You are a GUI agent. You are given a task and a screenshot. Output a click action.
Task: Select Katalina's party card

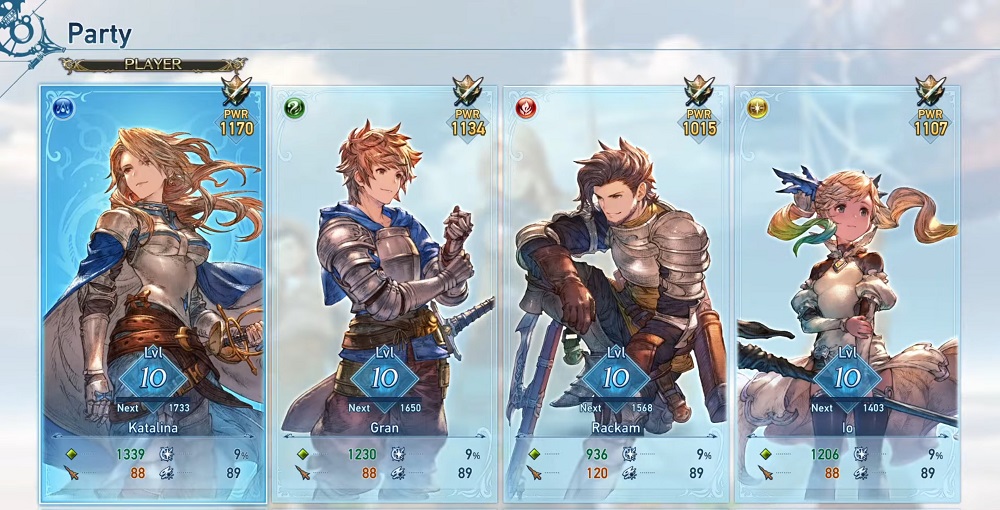pyautogui.click(x=153, y=290)
